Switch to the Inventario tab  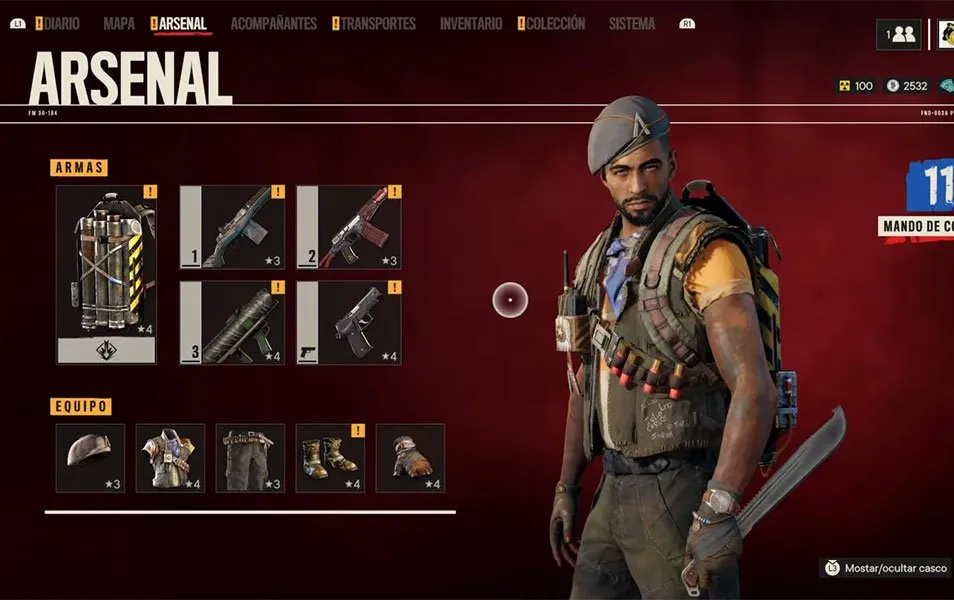(x=471, y=24)
